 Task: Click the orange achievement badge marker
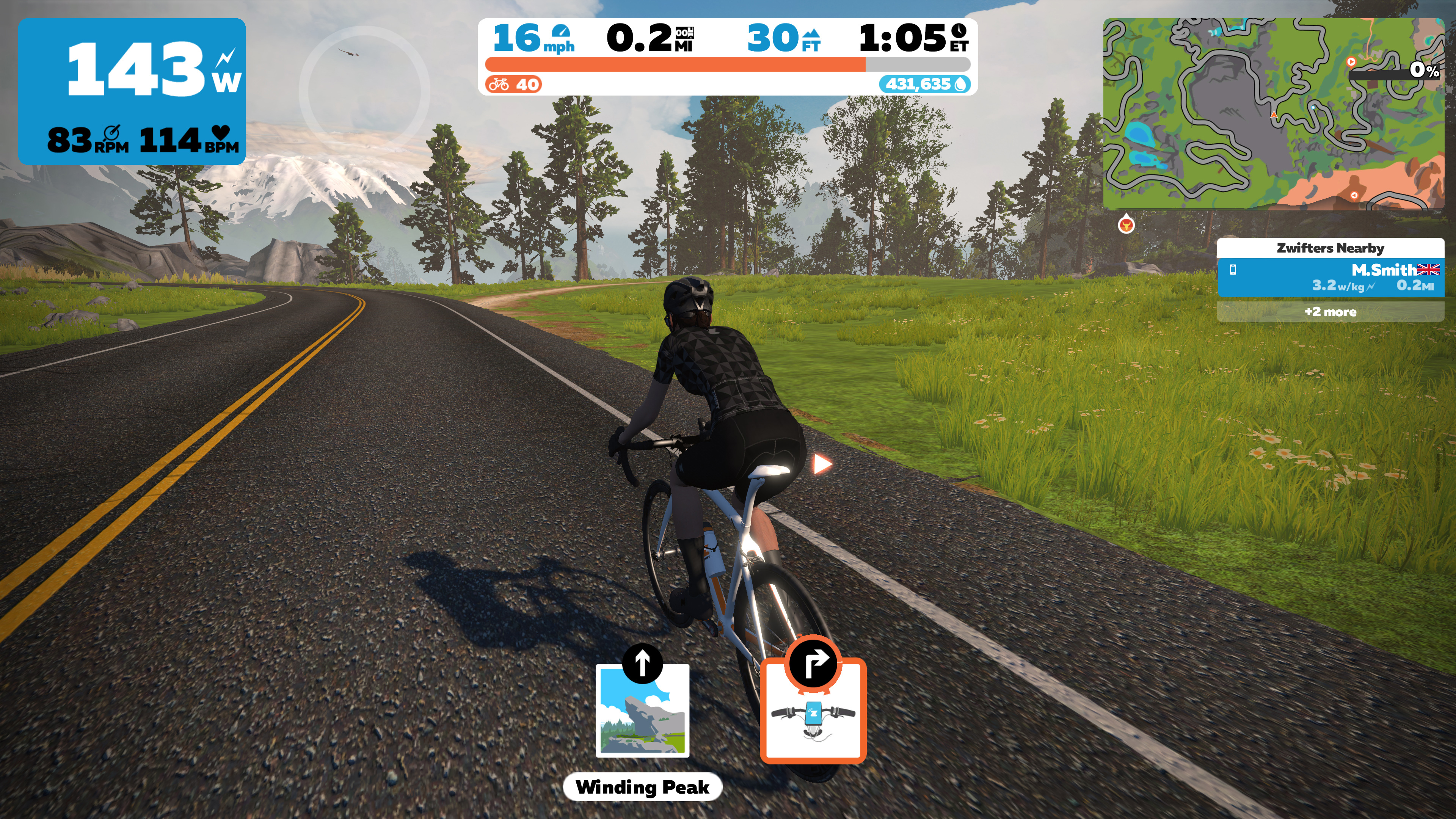coord(1126,225)
